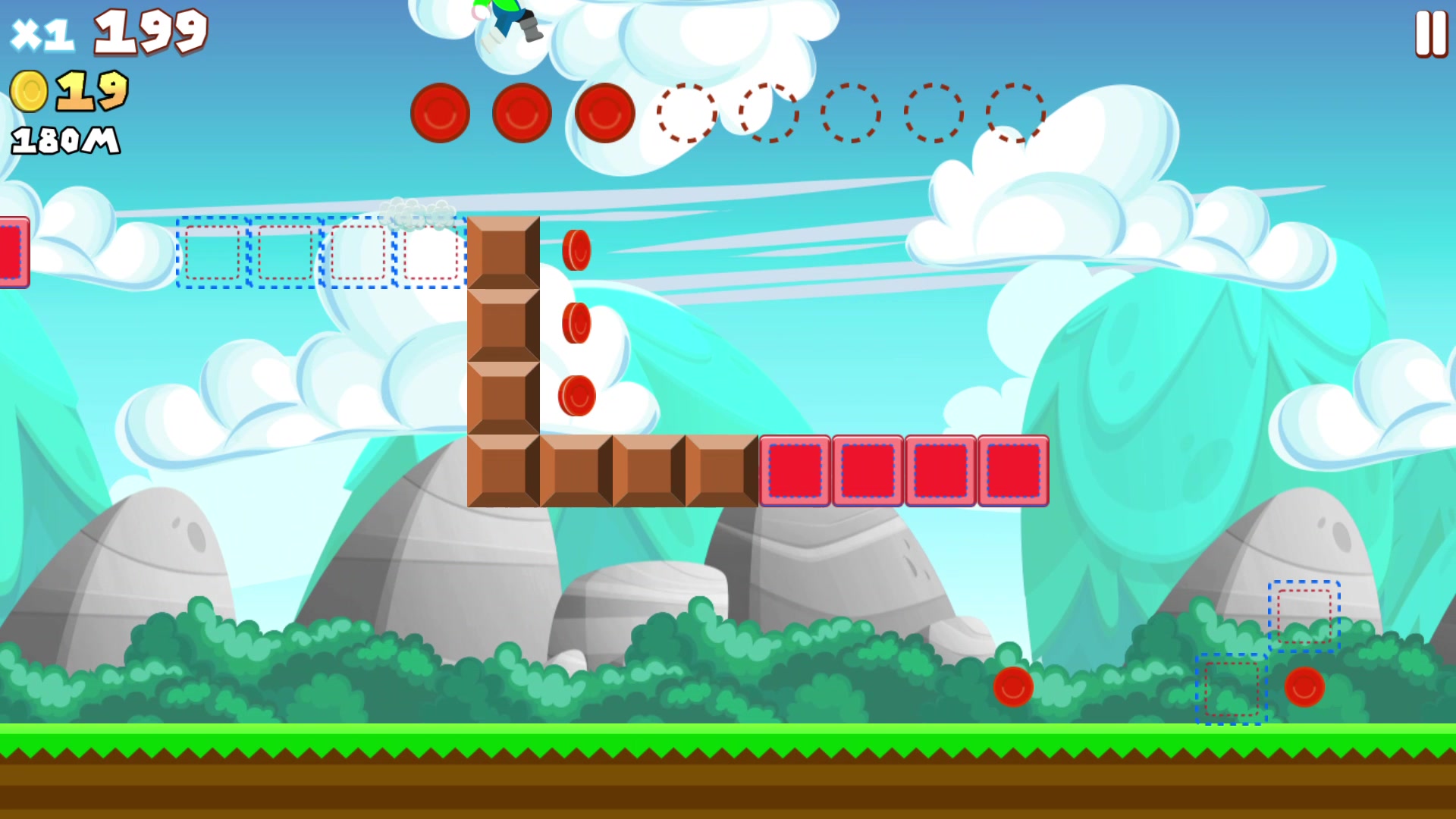Click the fourth dashed outline block in the upper row
This screenshot has width=1456, height=819.
(x=429, y=253)
